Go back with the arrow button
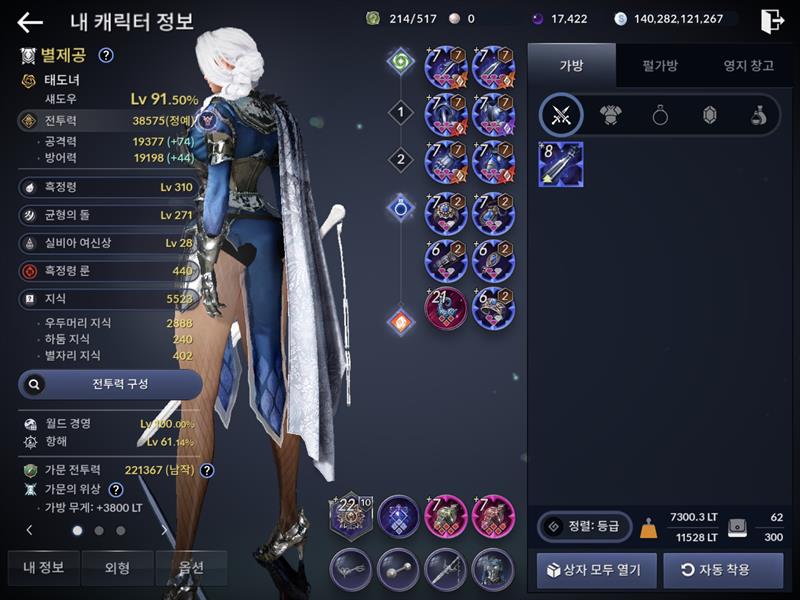 pos(30,22)
